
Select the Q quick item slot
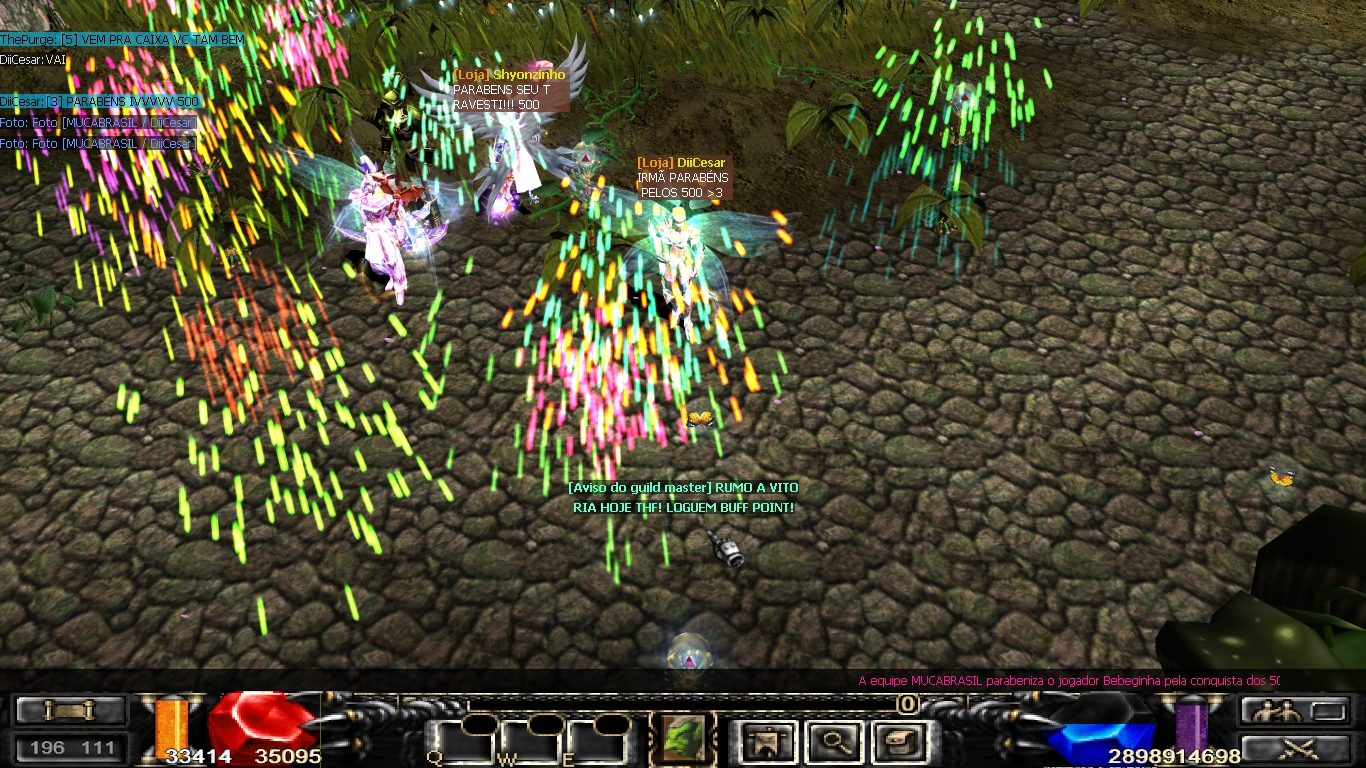(x=461, y=740)
